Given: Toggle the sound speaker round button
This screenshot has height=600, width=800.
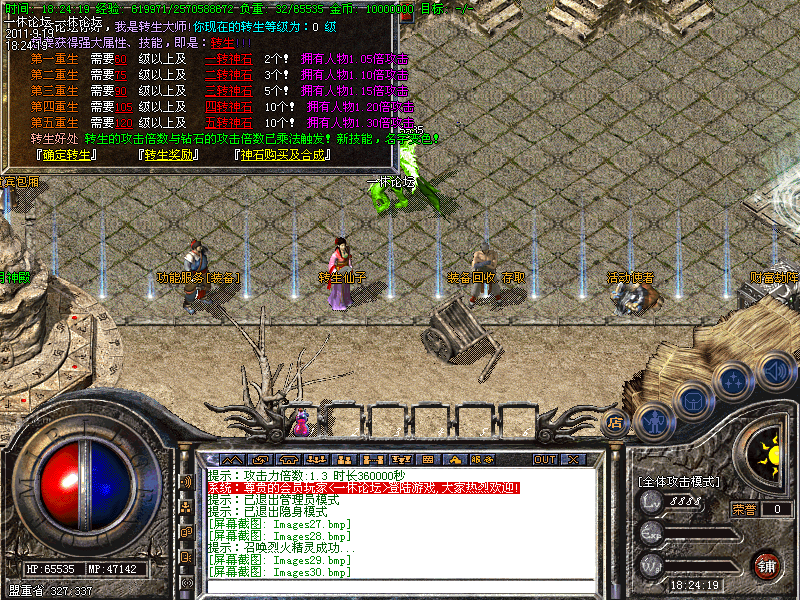Looking at the screenshot, I should pyautogui.click(x=773, y=371).
